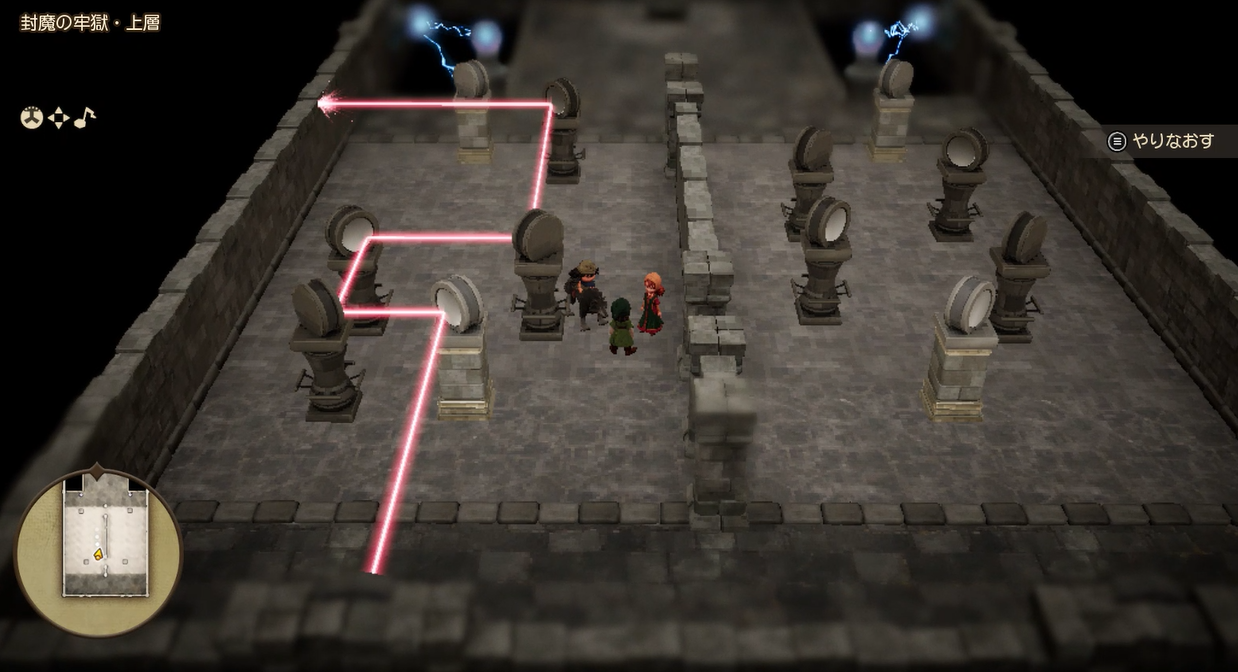Click the round emblem status icon
1238x672 pixels.
click(x=32, y=119)
